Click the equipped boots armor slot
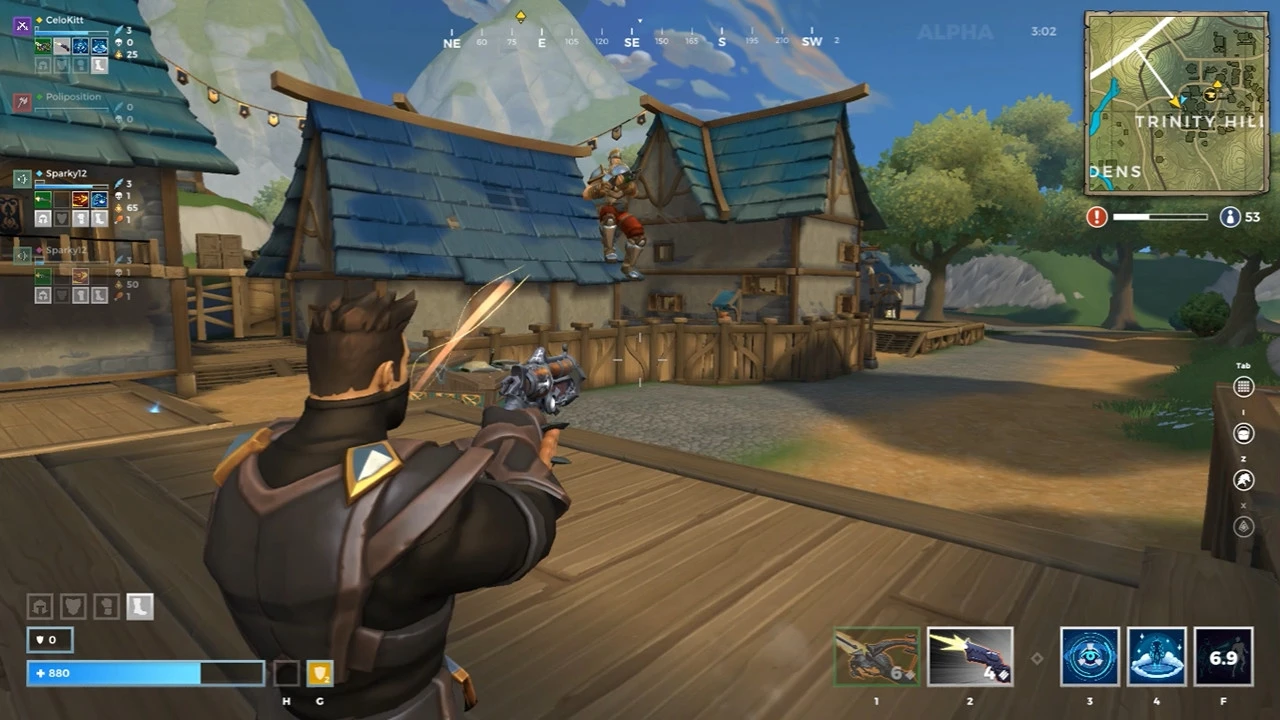Screen dimensions: 1280x720 [x=139, y=606]
